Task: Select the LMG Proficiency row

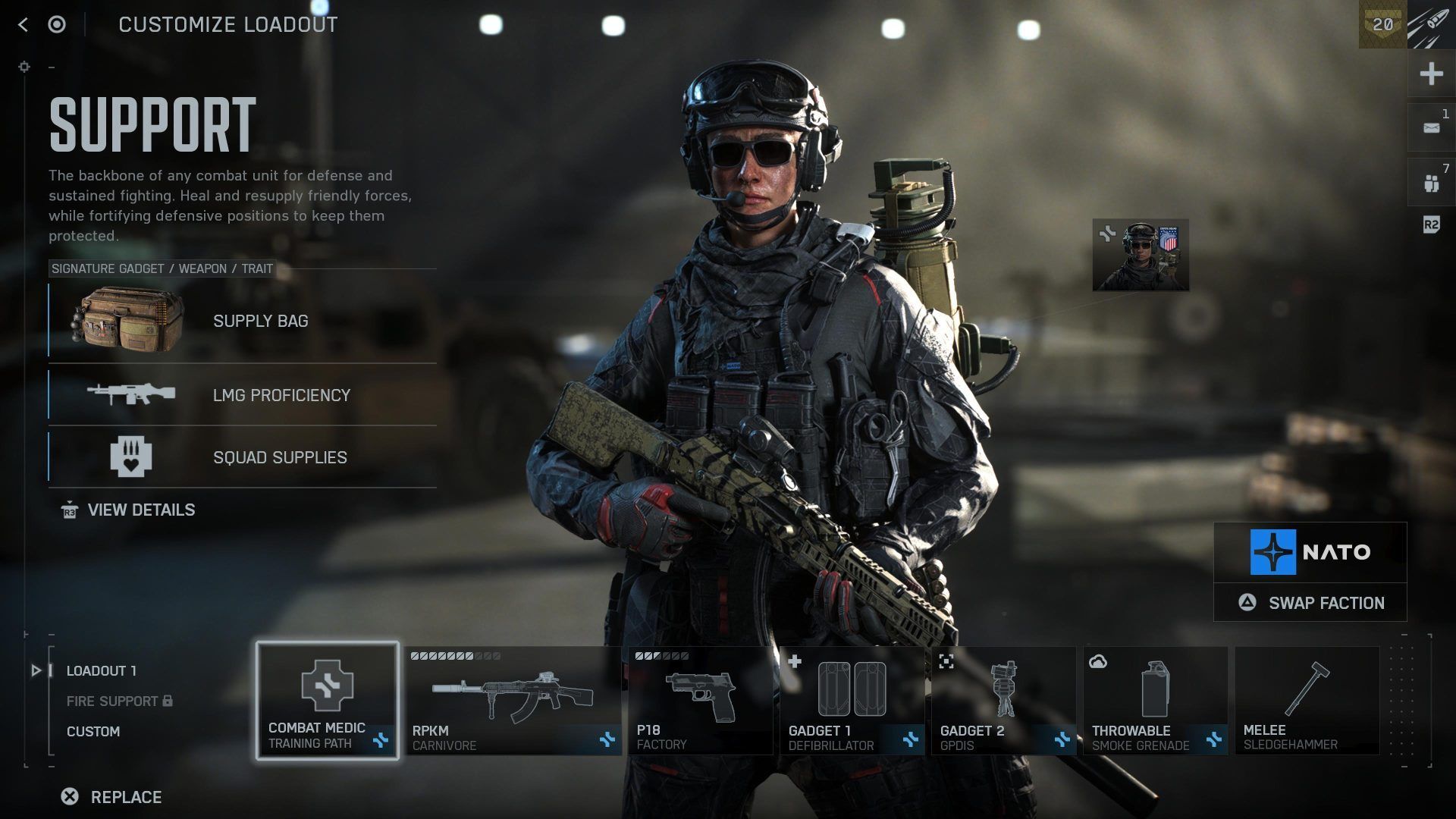Action: [243, 395]
